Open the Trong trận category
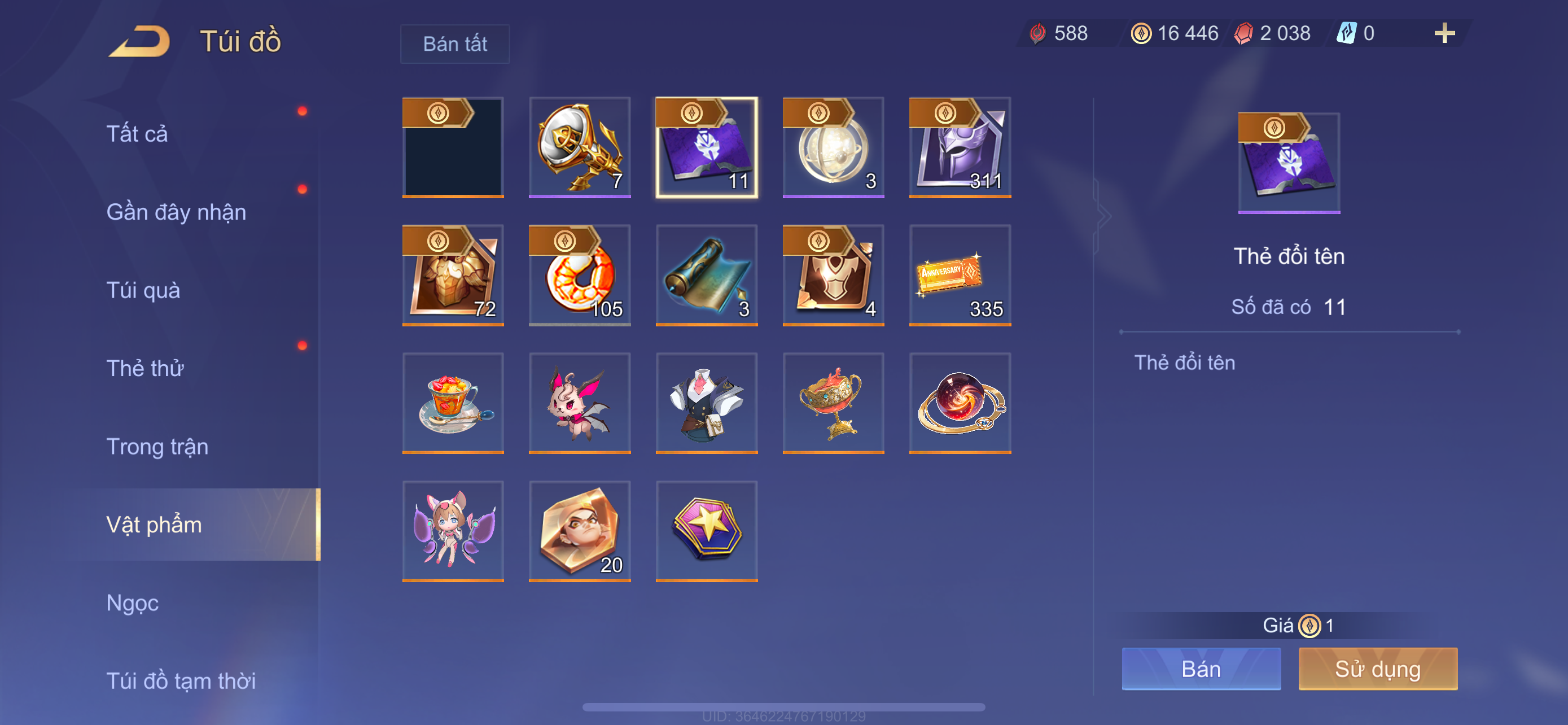The image size is (1568, 725). (x=157, y=446)
